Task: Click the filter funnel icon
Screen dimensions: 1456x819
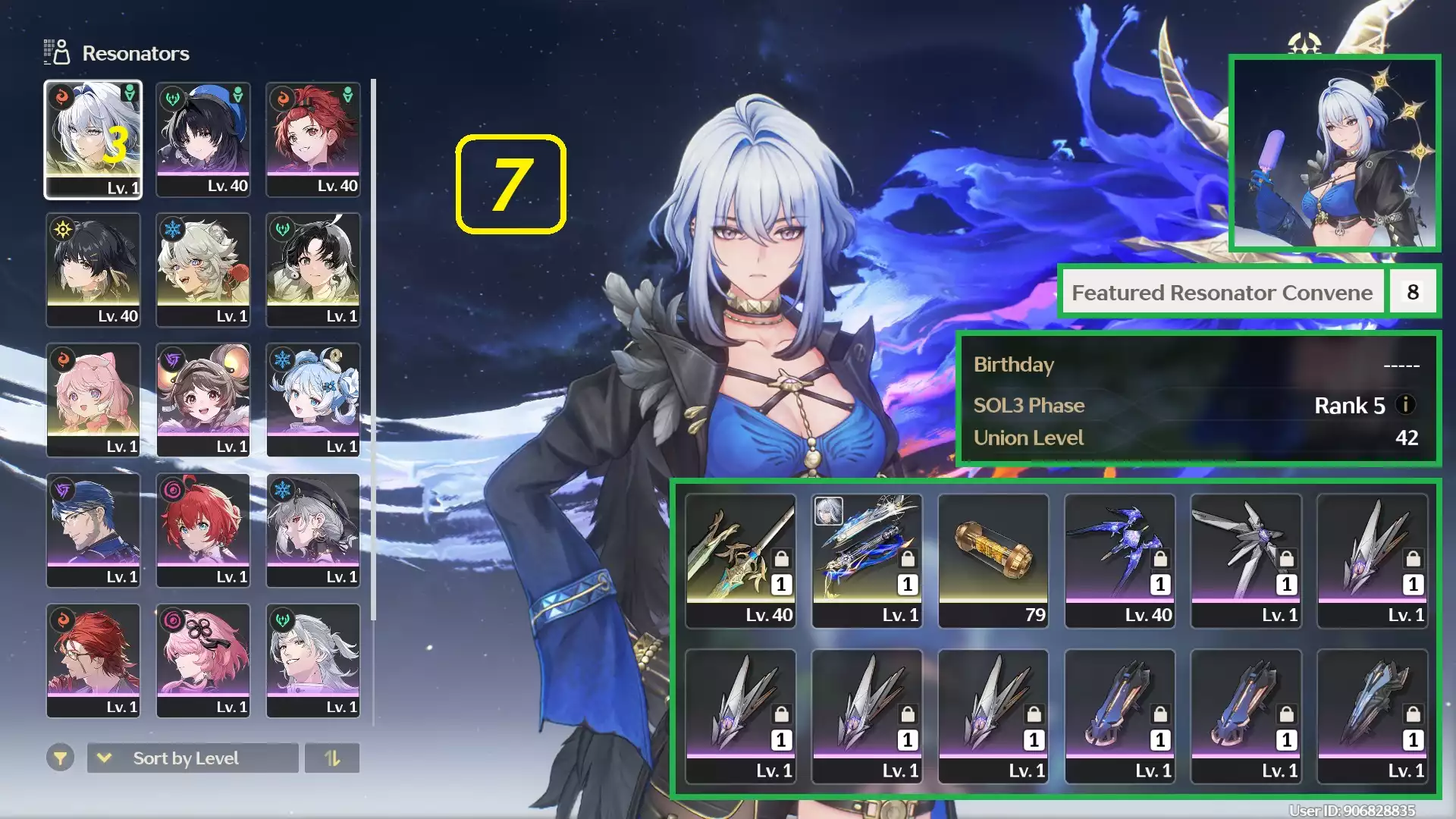Action: tap(61, 758)
